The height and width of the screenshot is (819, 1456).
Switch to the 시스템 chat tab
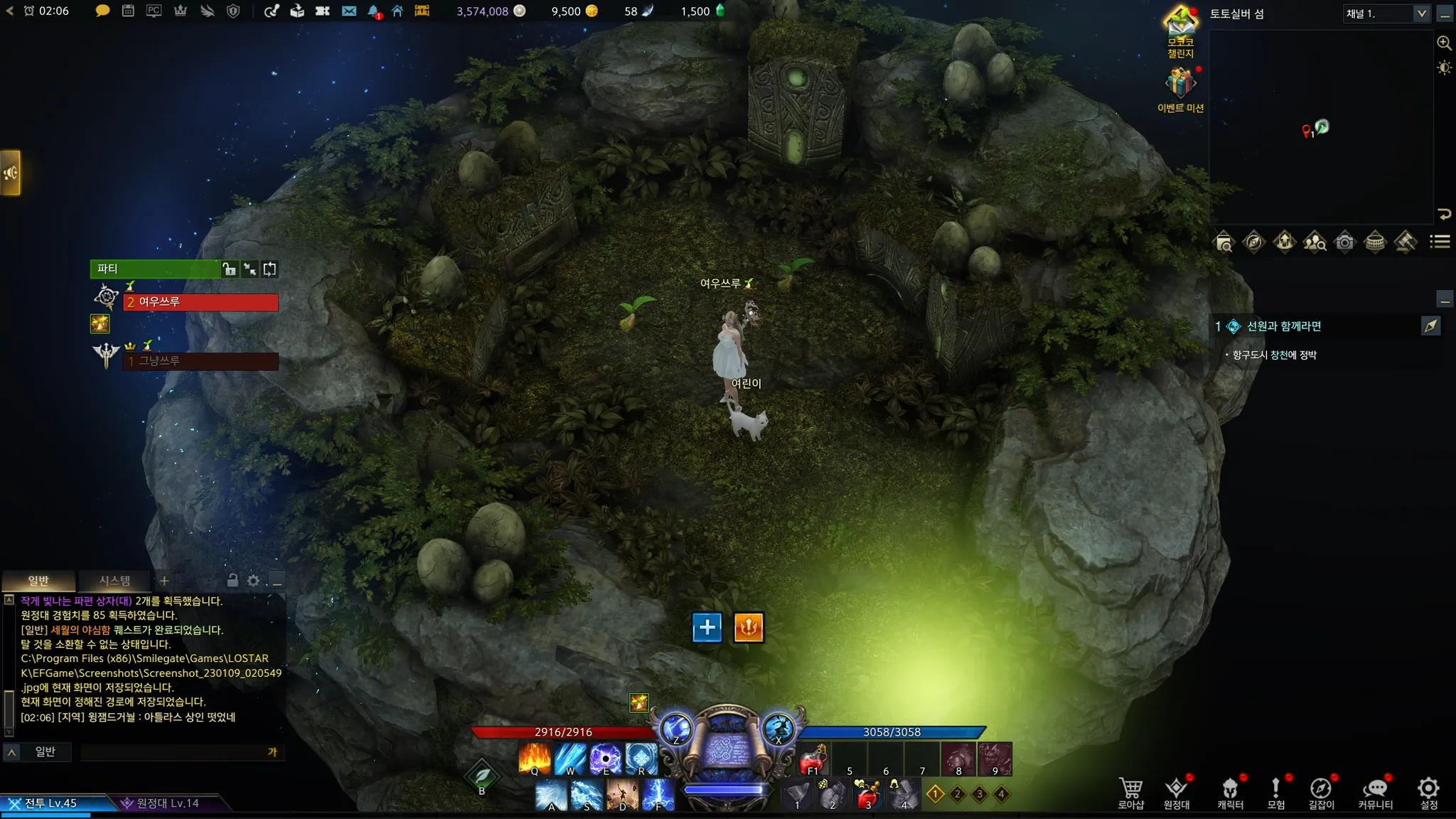click(x=114, y=581)
